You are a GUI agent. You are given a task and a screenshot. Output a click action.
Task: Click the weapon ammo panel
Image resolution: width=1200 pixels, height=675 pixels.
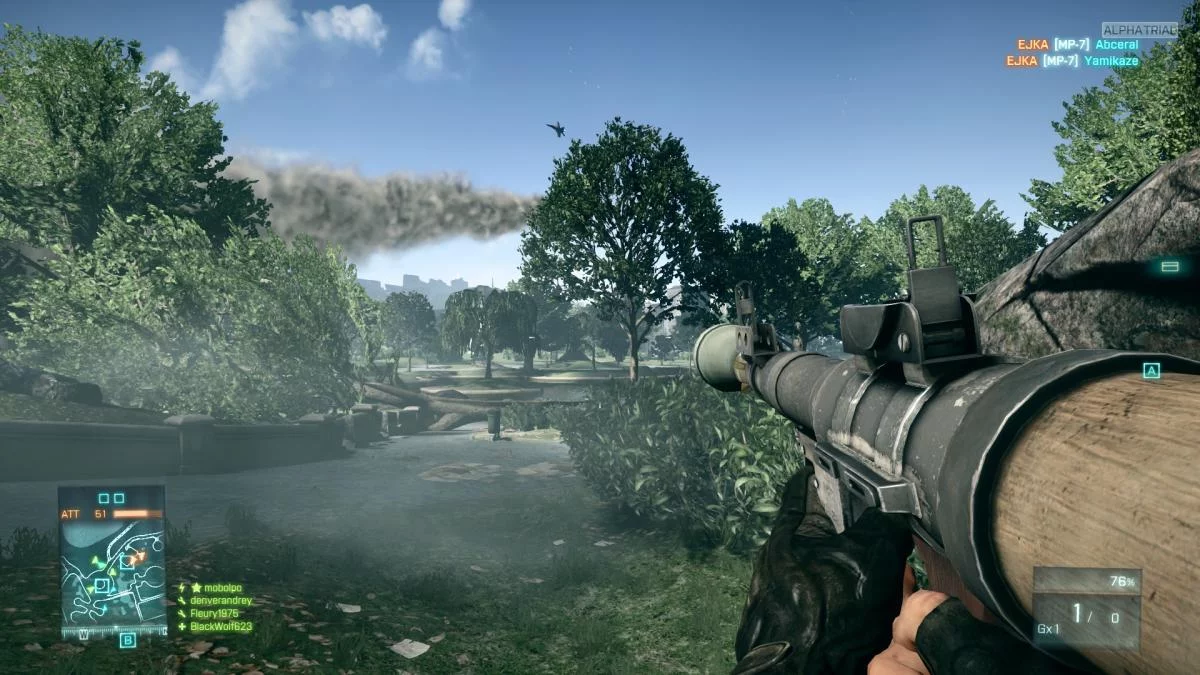pos(1086,609)
